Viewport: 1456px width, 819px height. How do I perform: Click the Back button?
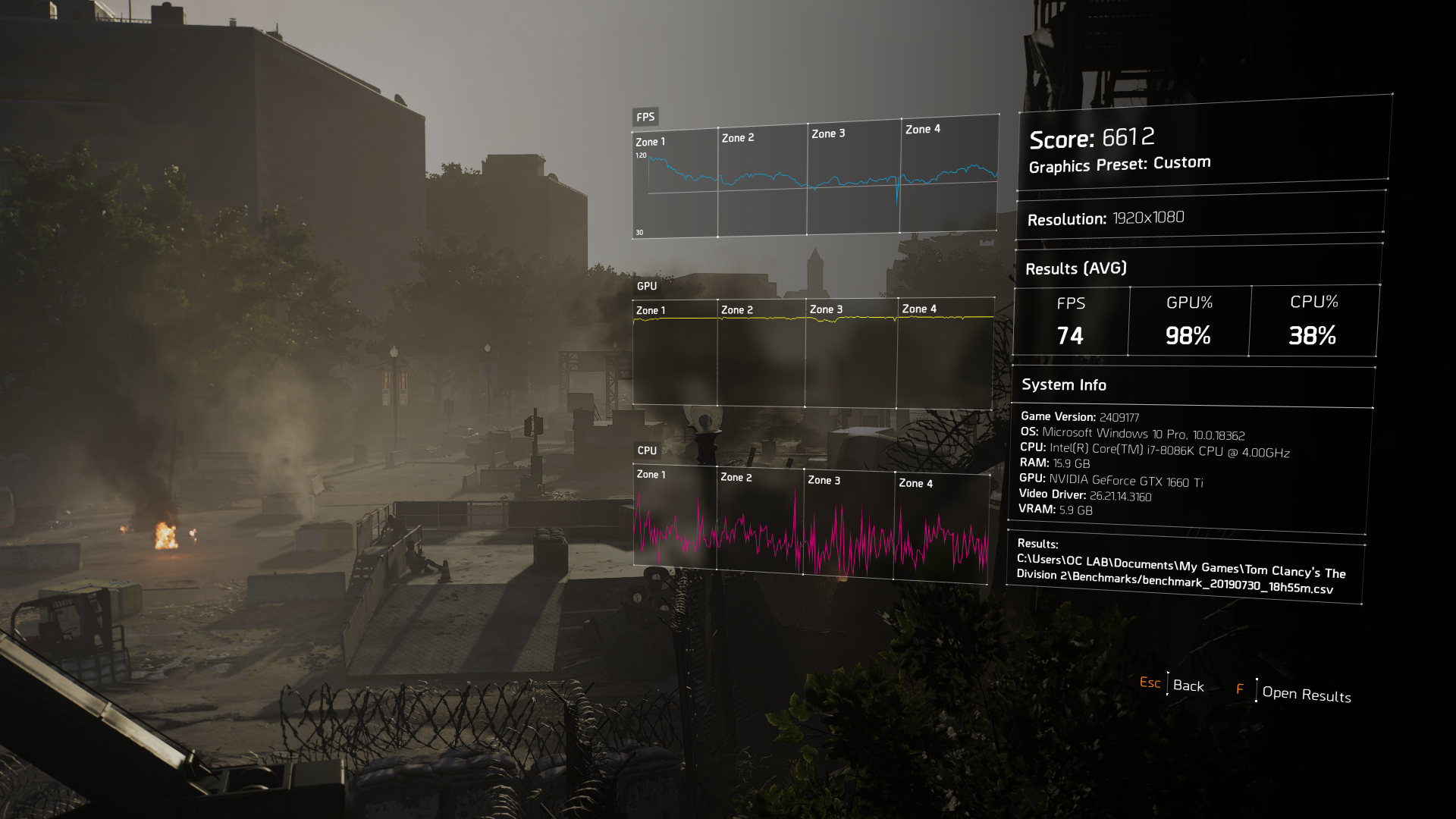(1188, 686)
